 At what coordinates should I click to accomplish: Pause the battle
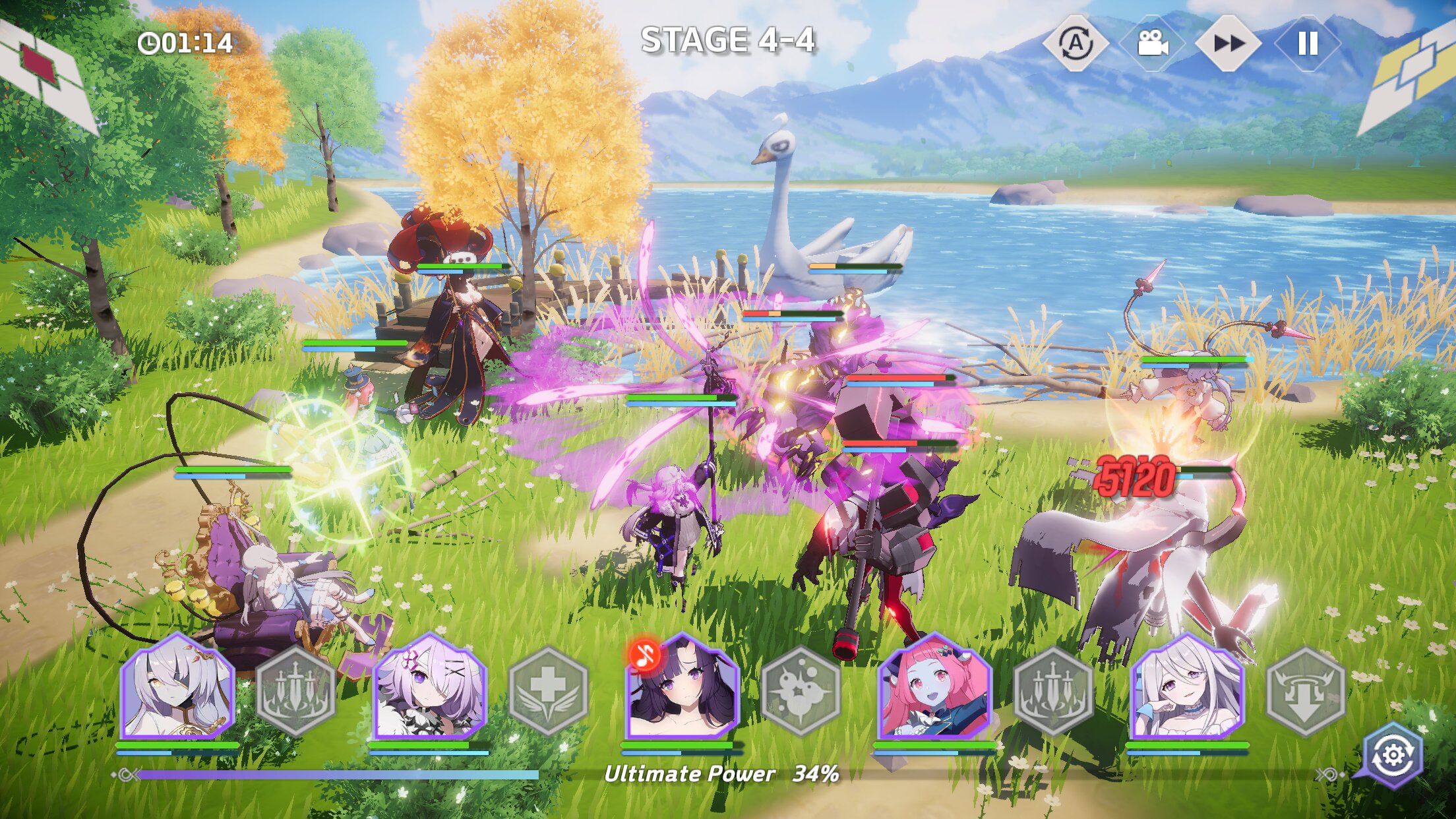click(1308, 44)
